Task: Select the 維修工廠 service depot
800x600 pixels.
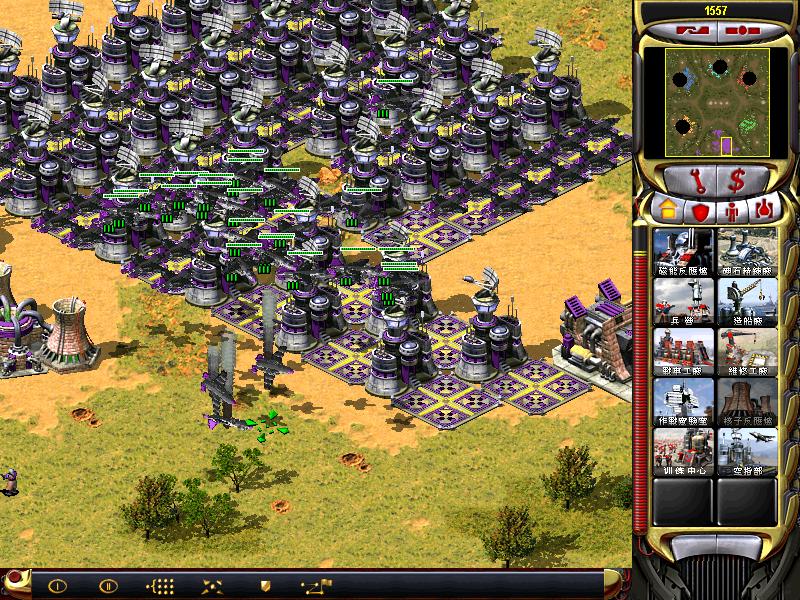Action: click(x=747, y=351)
